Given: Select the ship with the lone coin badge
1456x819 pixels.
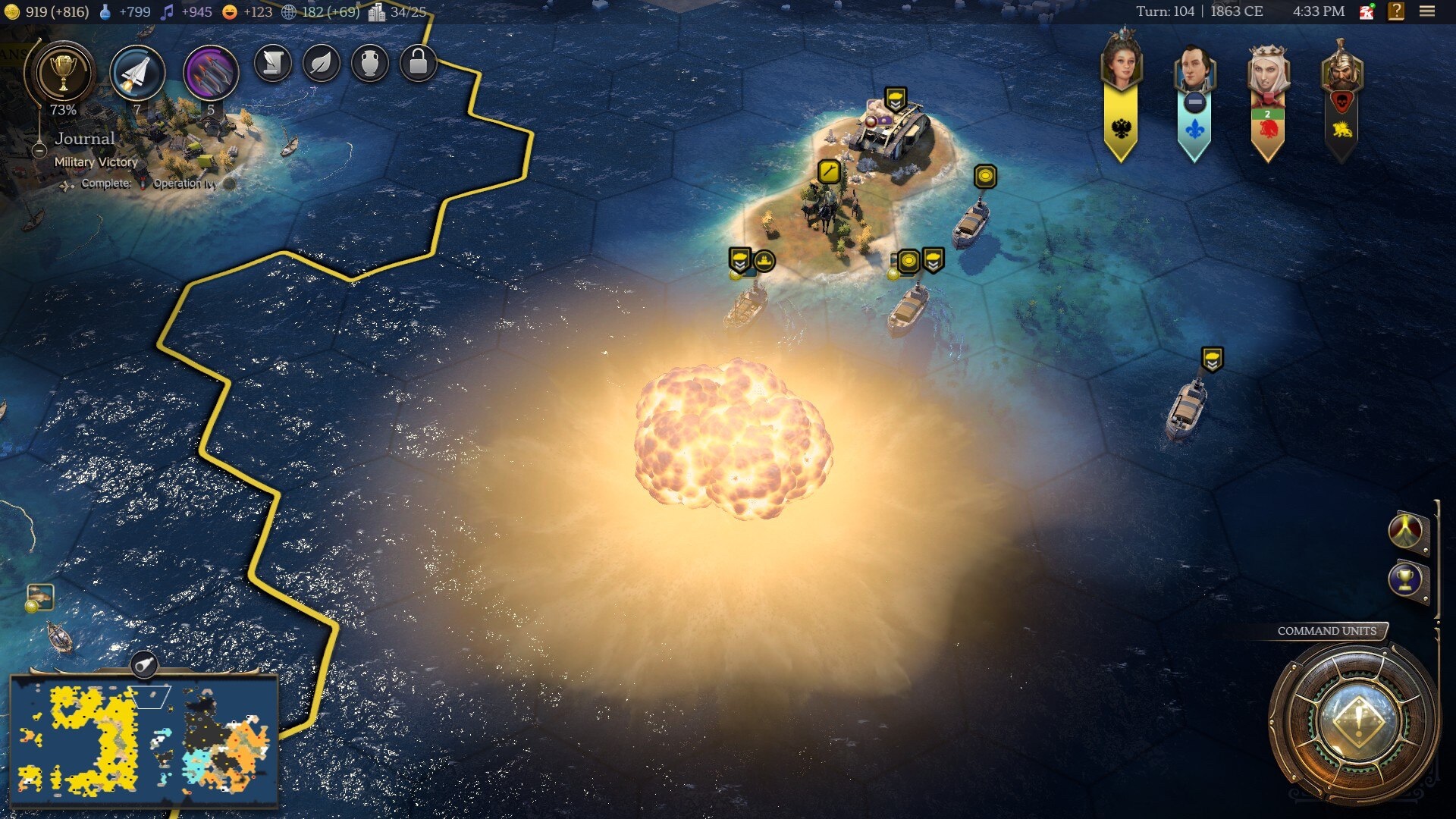Looking at the screenshot, I should pos(971,222).
